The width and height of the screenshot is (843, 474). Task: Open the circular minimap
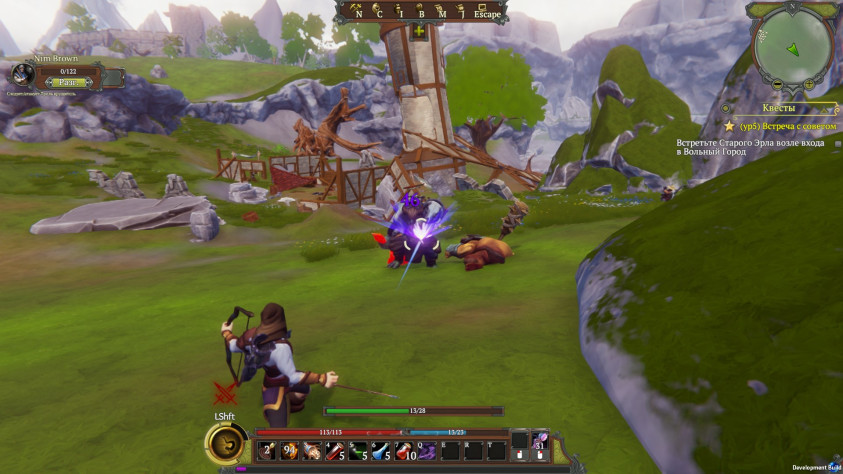[x=793, y=47]
